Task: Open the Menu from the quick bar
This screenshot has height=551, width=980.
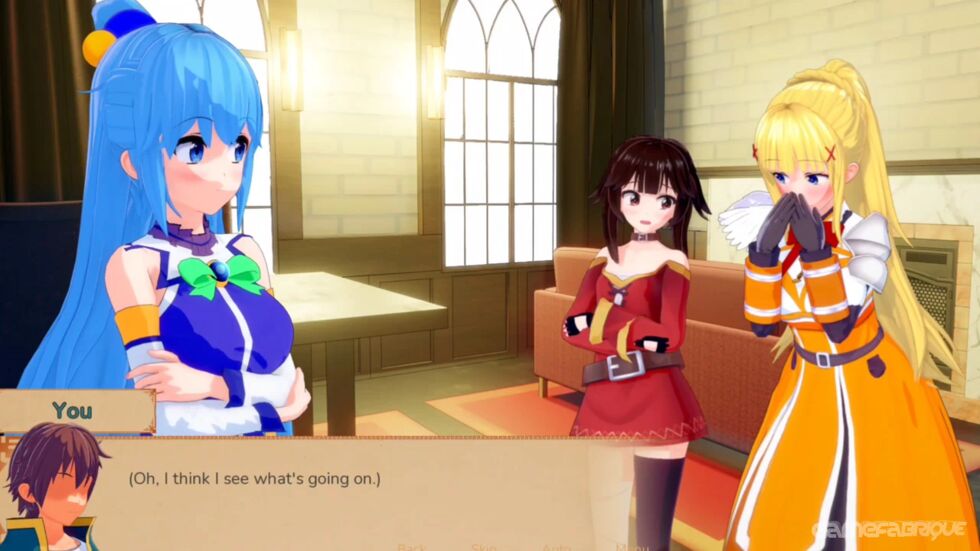Action: click(x=634, y=547)
